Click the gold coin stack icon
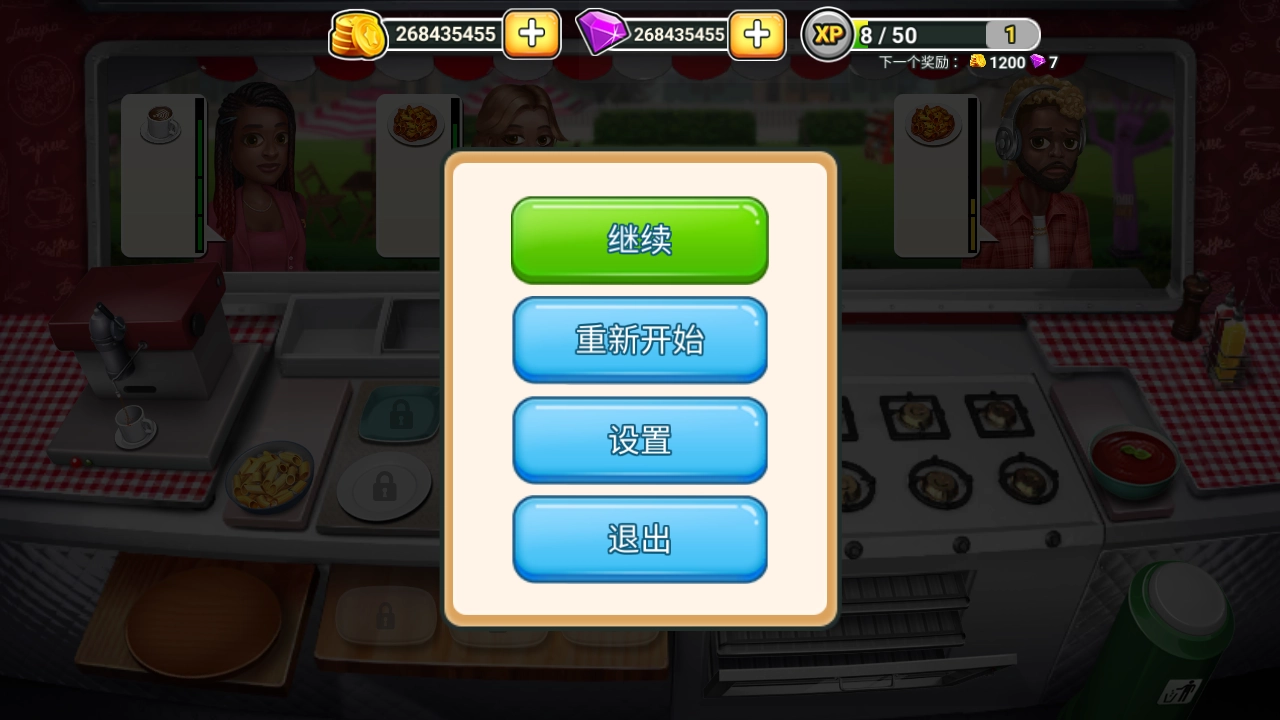 pos(357,34)
